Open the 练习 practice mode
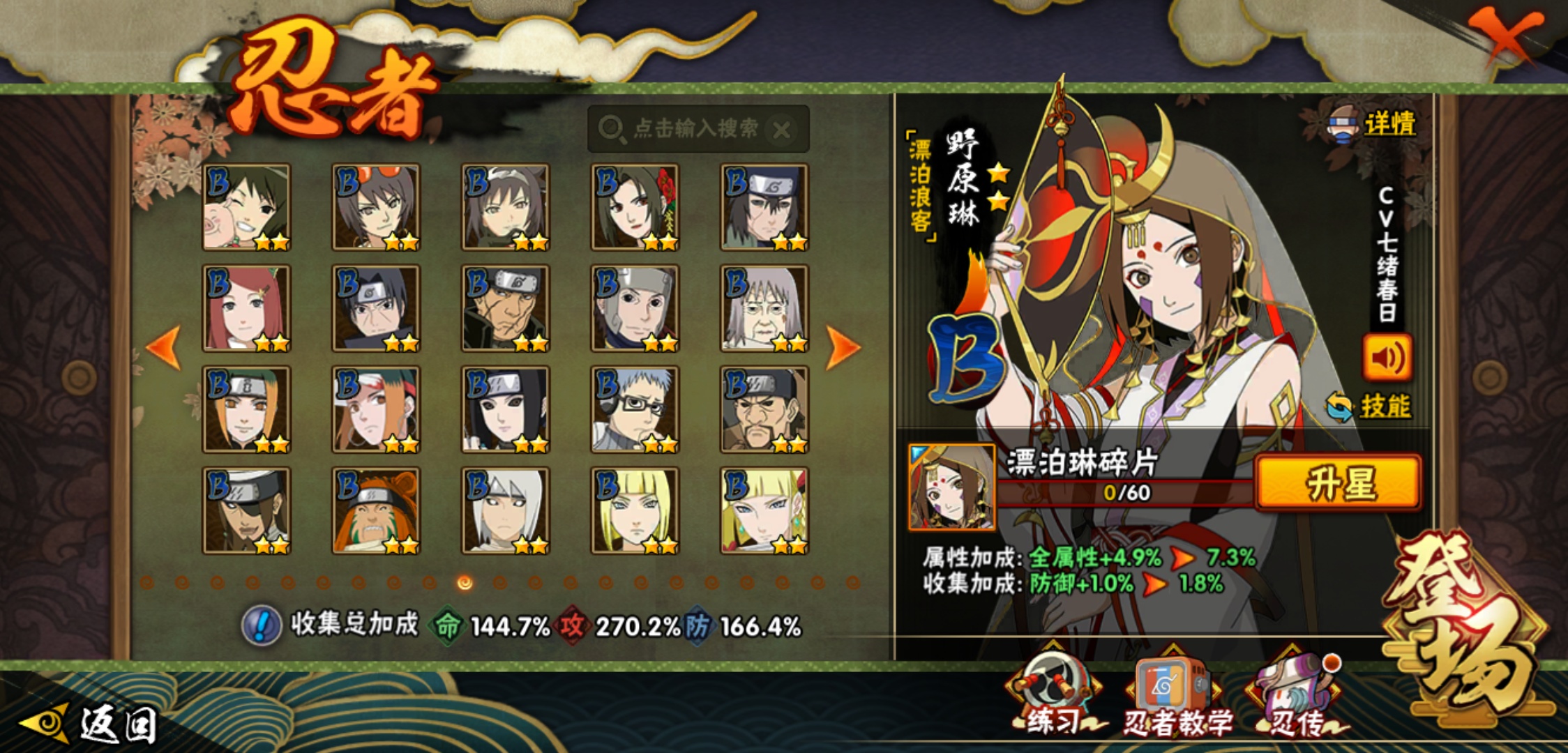Image resolution: width=1568 pixels, height=753 pixels. pyautogui.click(x=1052, y=694)
